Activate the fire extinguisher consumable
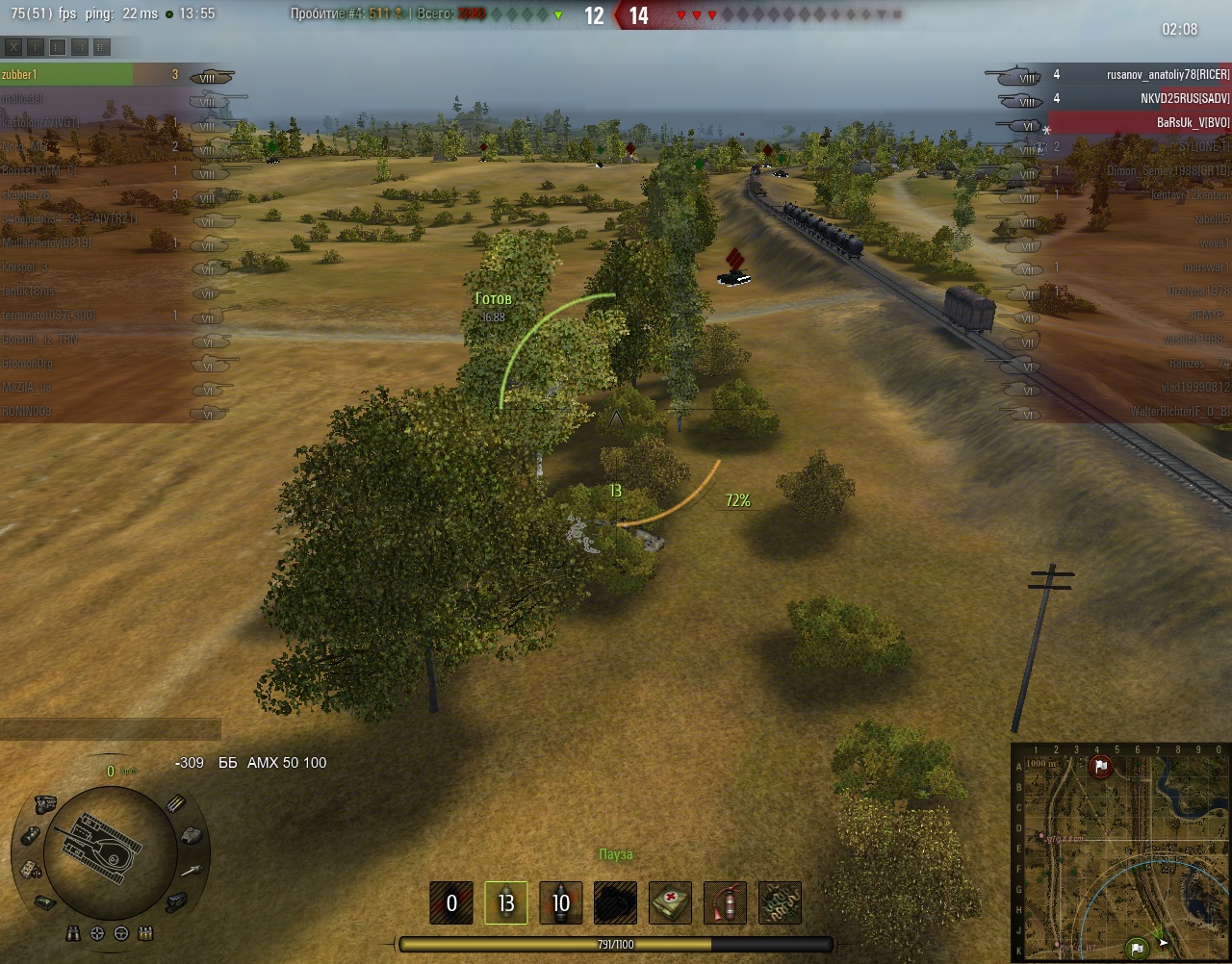1232x964 pixels. point(725,902)
